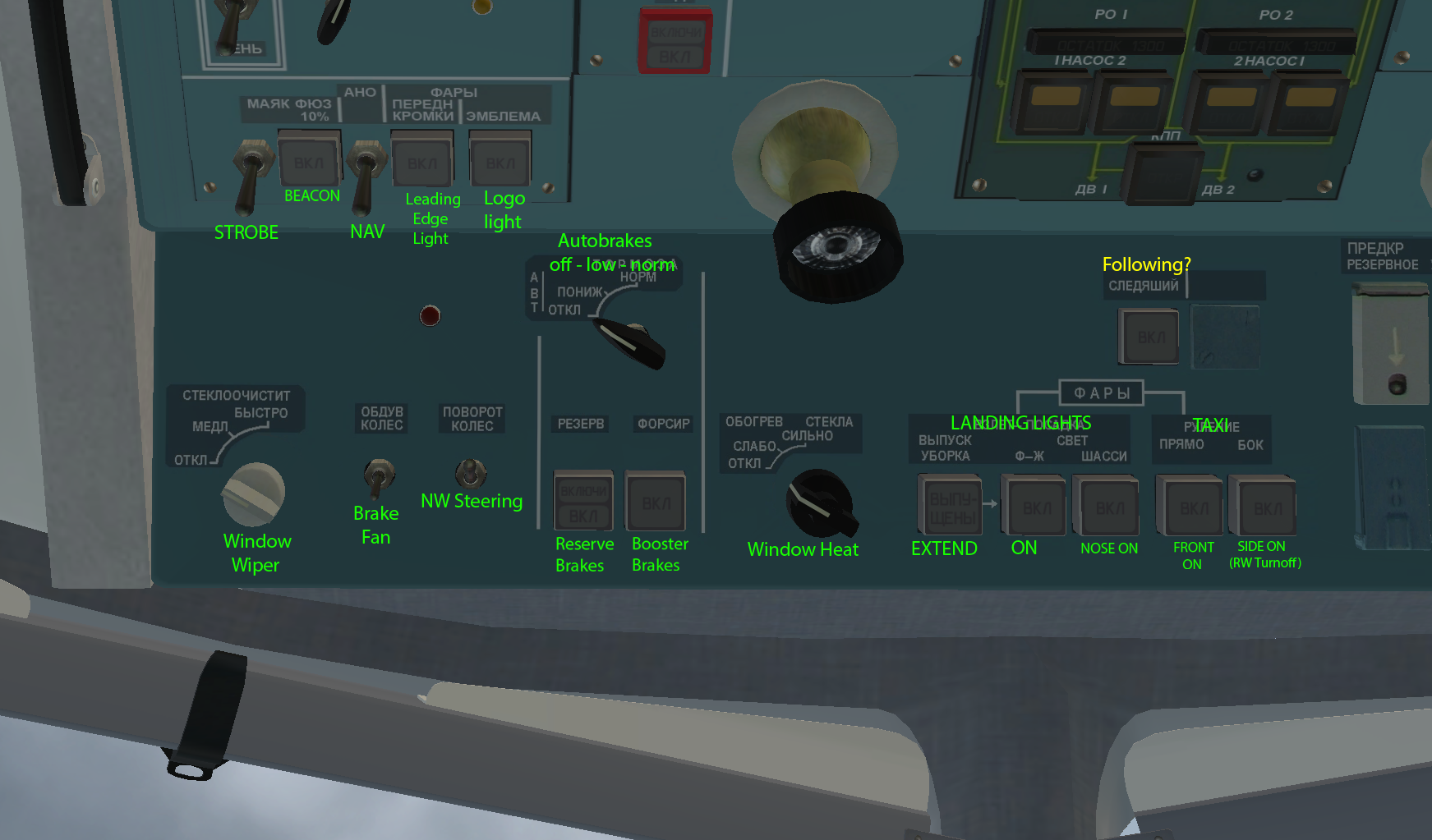Switch the landing lights ON button
This screenshot has width=1432, height=840.
pos(1036,507)
